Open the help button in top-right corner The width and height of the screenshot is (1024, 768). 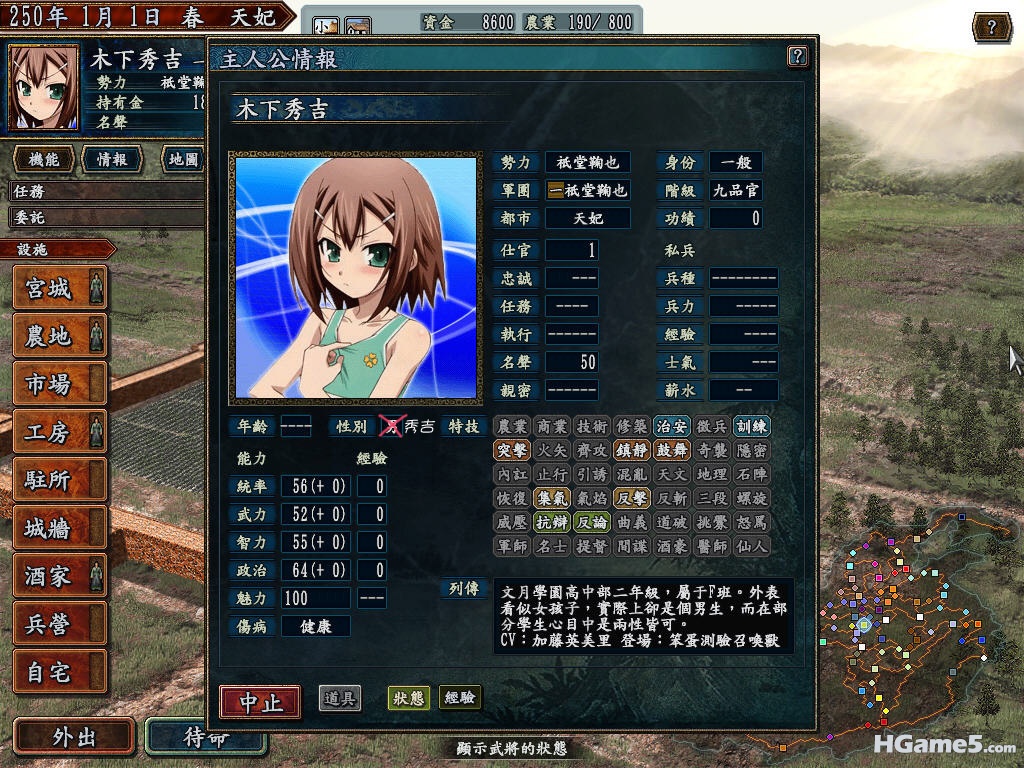point(991,27)
